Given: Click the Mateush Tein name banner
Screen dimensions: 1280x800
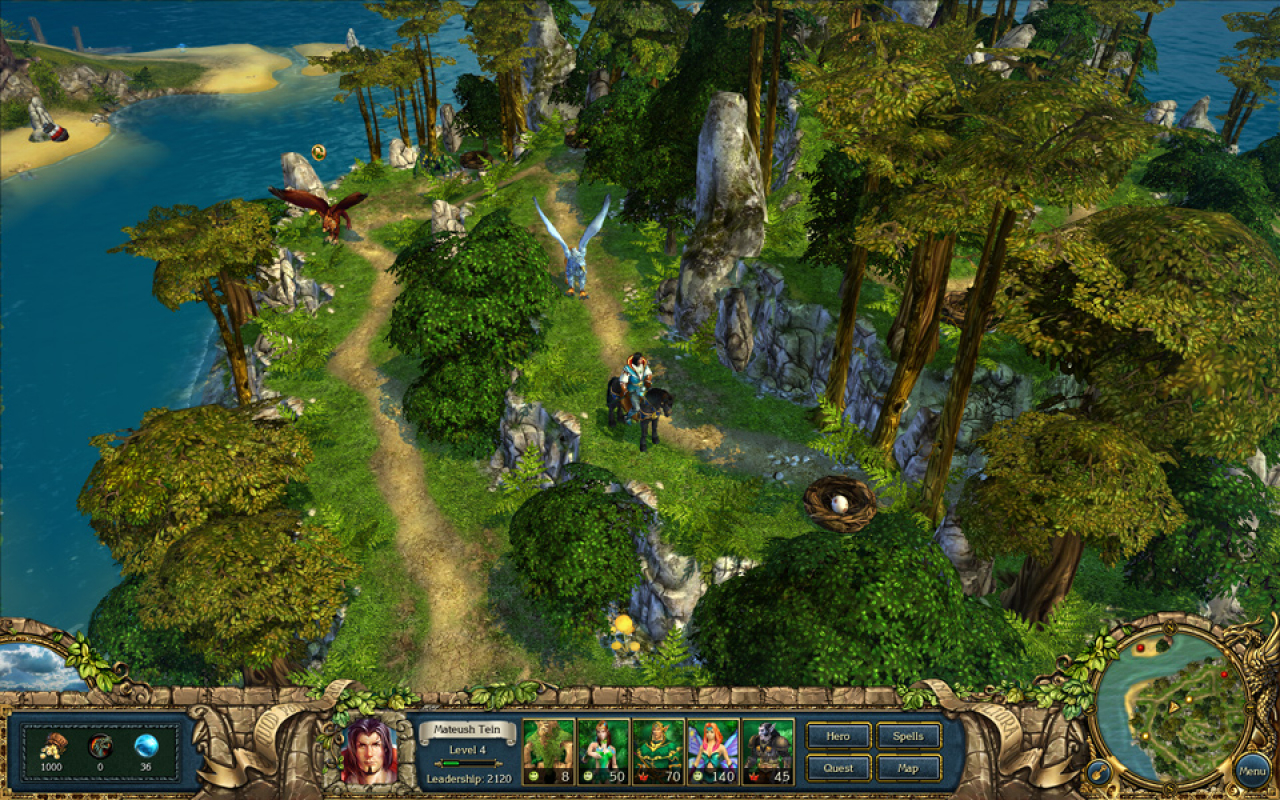Looking at the screenshot, I should pyautogui.click(x=467, y=729).
